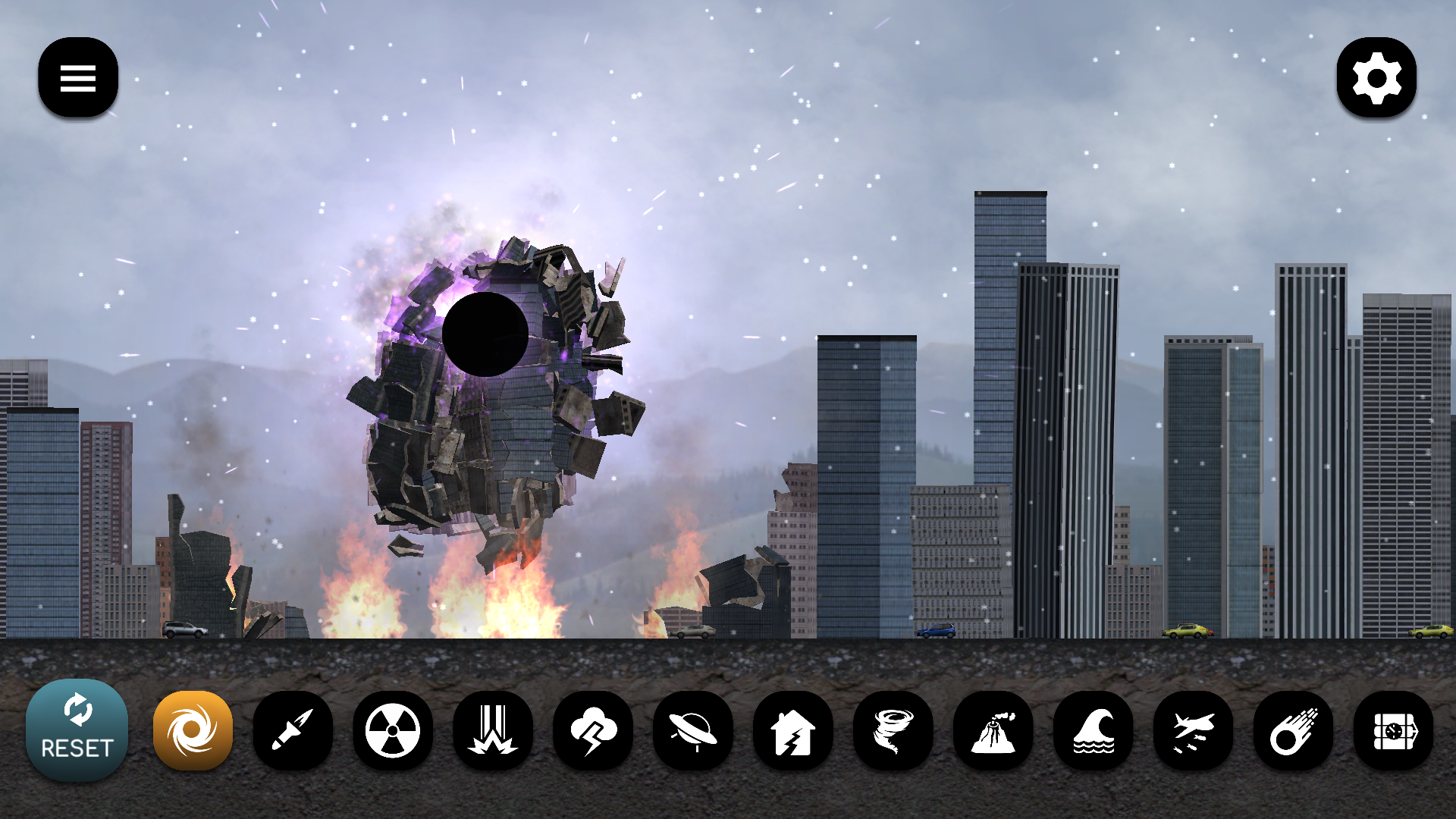The height and width of the screenshot is (819, 1456).
Task: Select the black hole weapon
Action: [x=193, y=730]
